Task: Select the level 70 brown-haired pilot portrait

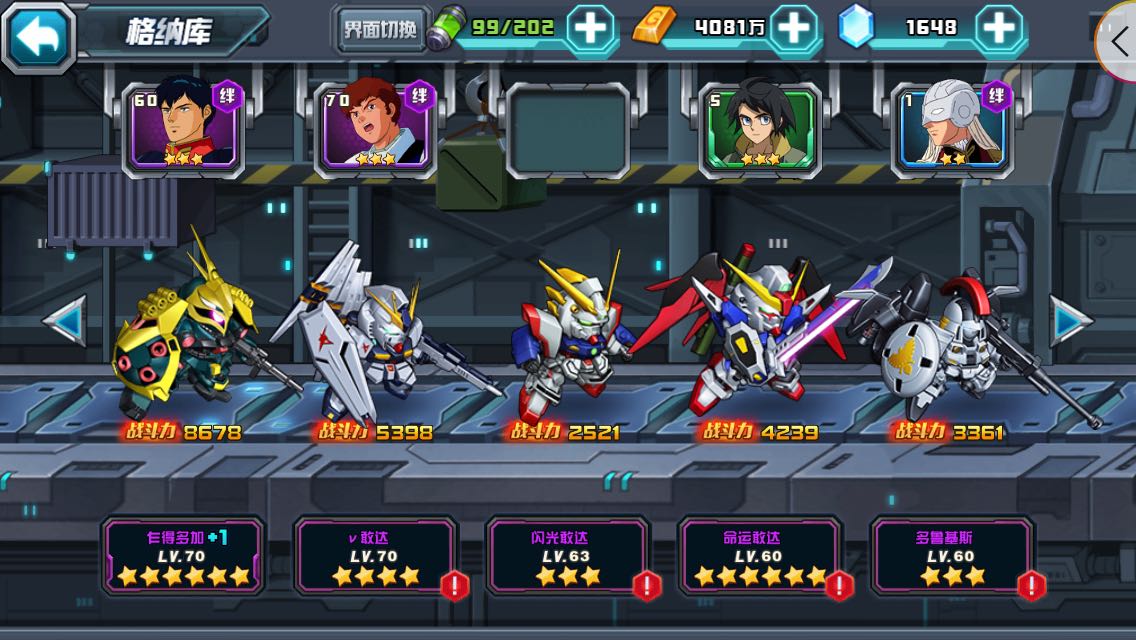Action: tap(375, 126)
